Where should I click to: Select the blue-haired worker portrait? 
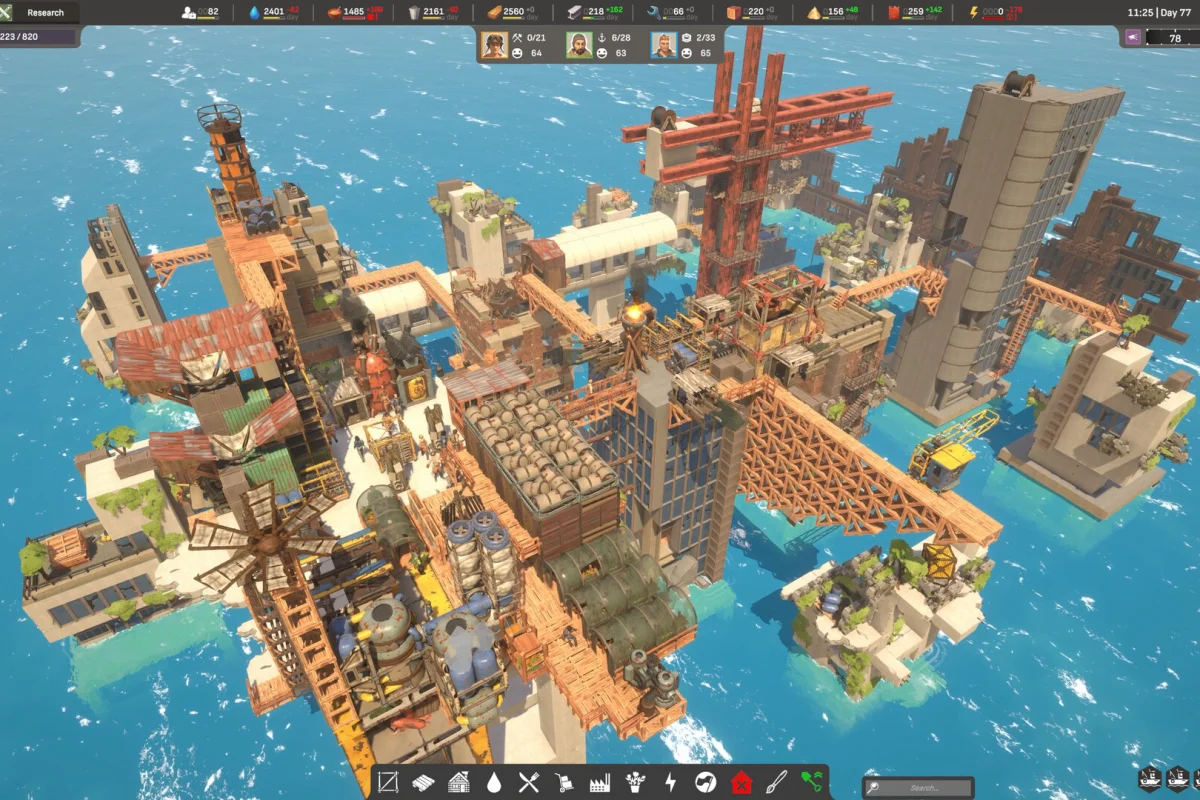tap(664, 45)
